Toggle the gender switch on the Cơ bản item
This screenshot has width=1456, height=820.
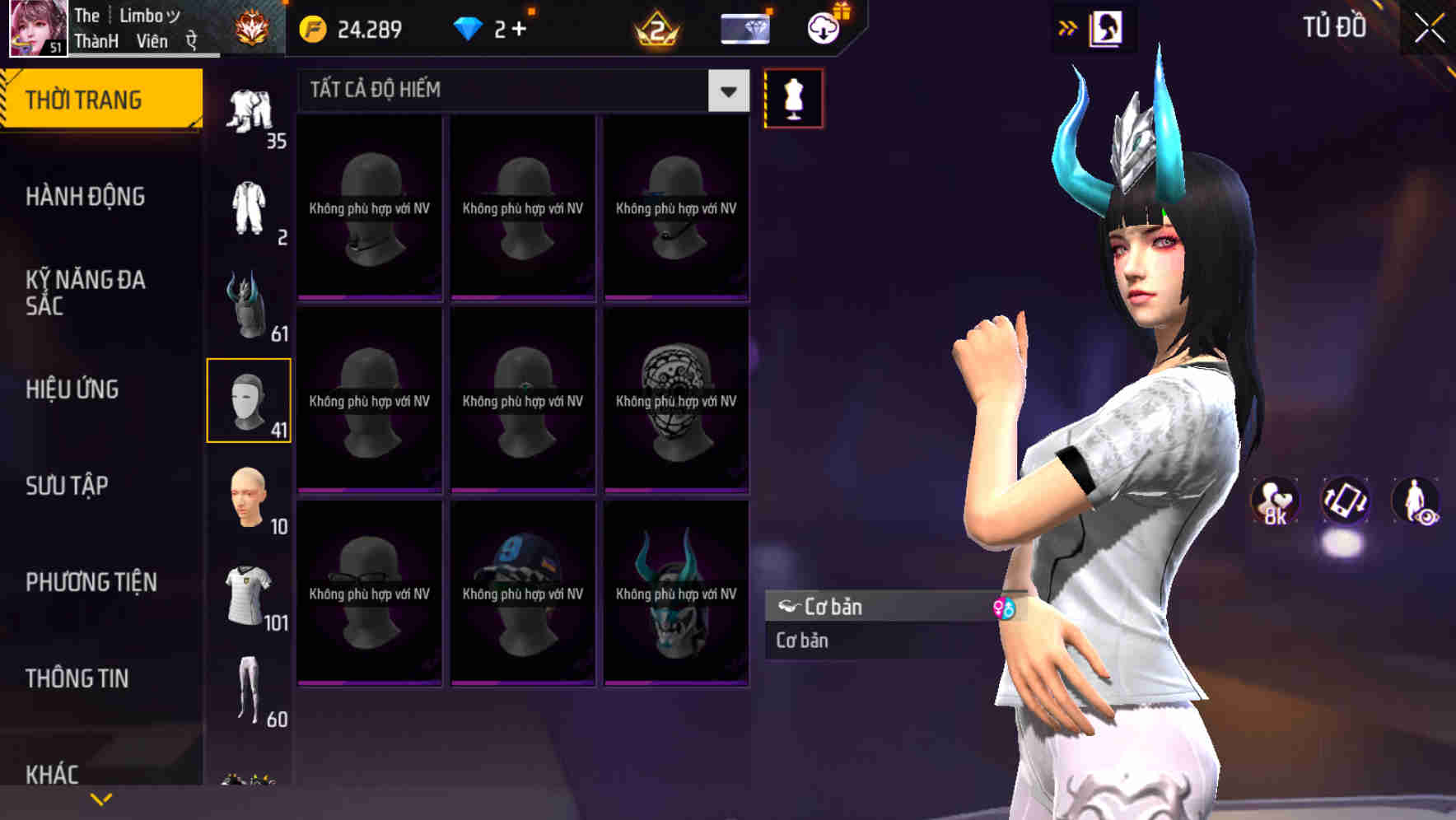(x=1004, y=608)
